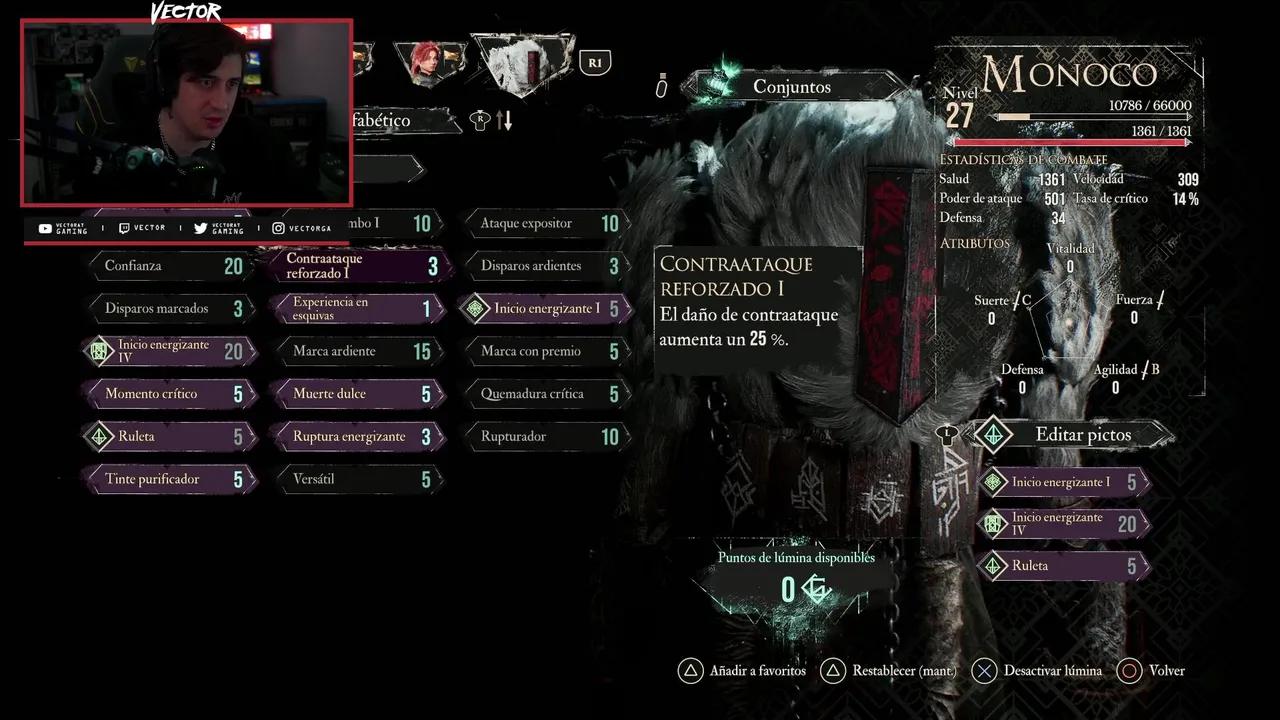1280x720 pixels.
Task: Select the Disparos ardientes lumina
Action: click(x=546, y=266)
